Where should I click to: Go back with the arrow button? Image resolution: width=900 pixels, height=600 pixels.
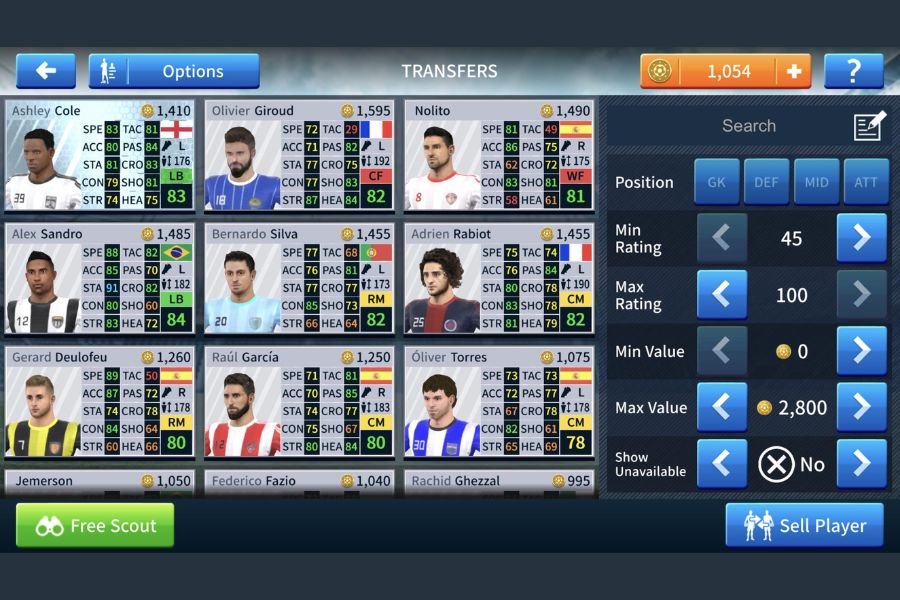[45, 71]
